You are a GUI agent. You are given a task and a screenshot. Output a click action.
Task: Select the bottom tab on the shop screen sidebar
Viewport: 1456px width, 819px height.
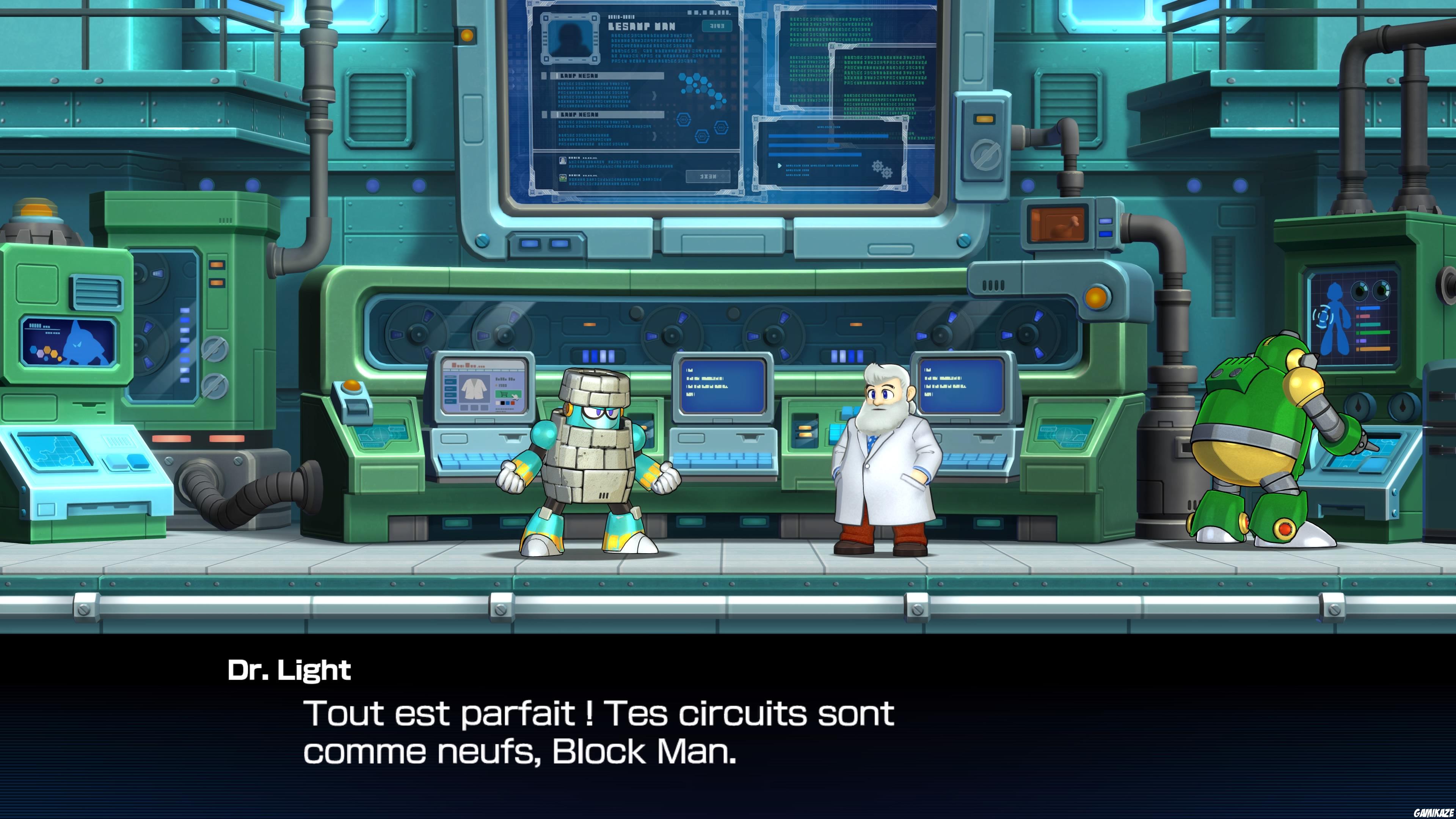point(451,401)
